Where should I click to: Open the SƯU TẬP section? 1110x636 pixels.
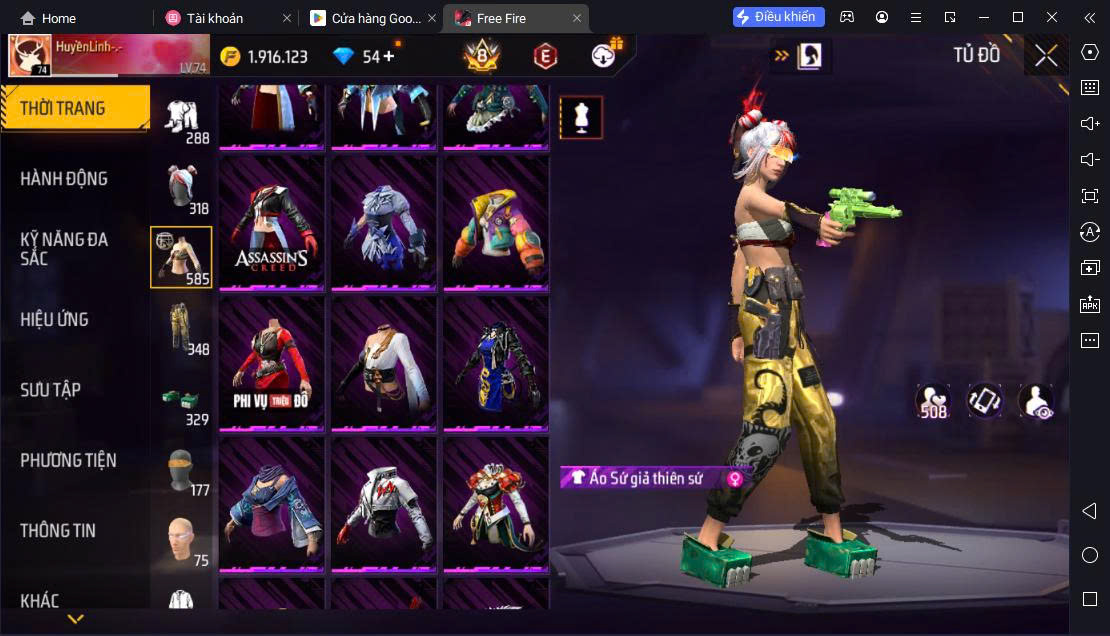click(x=50, y=390)
